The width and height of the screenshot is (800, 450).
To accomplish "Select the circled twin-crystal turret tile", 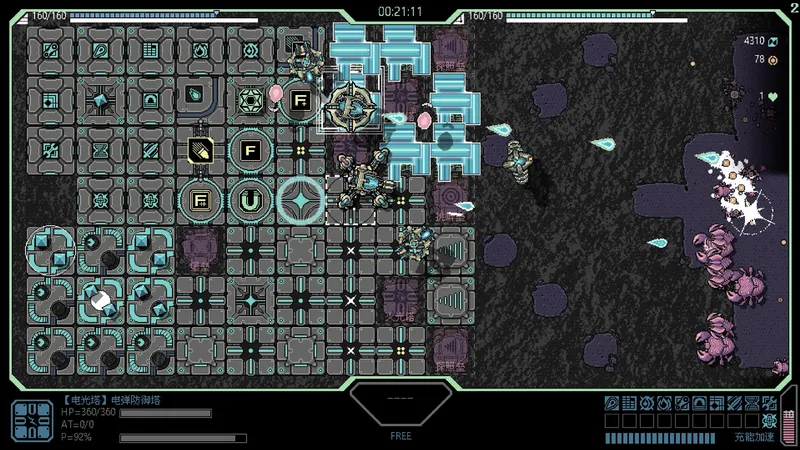I will (x=50, y=250).
